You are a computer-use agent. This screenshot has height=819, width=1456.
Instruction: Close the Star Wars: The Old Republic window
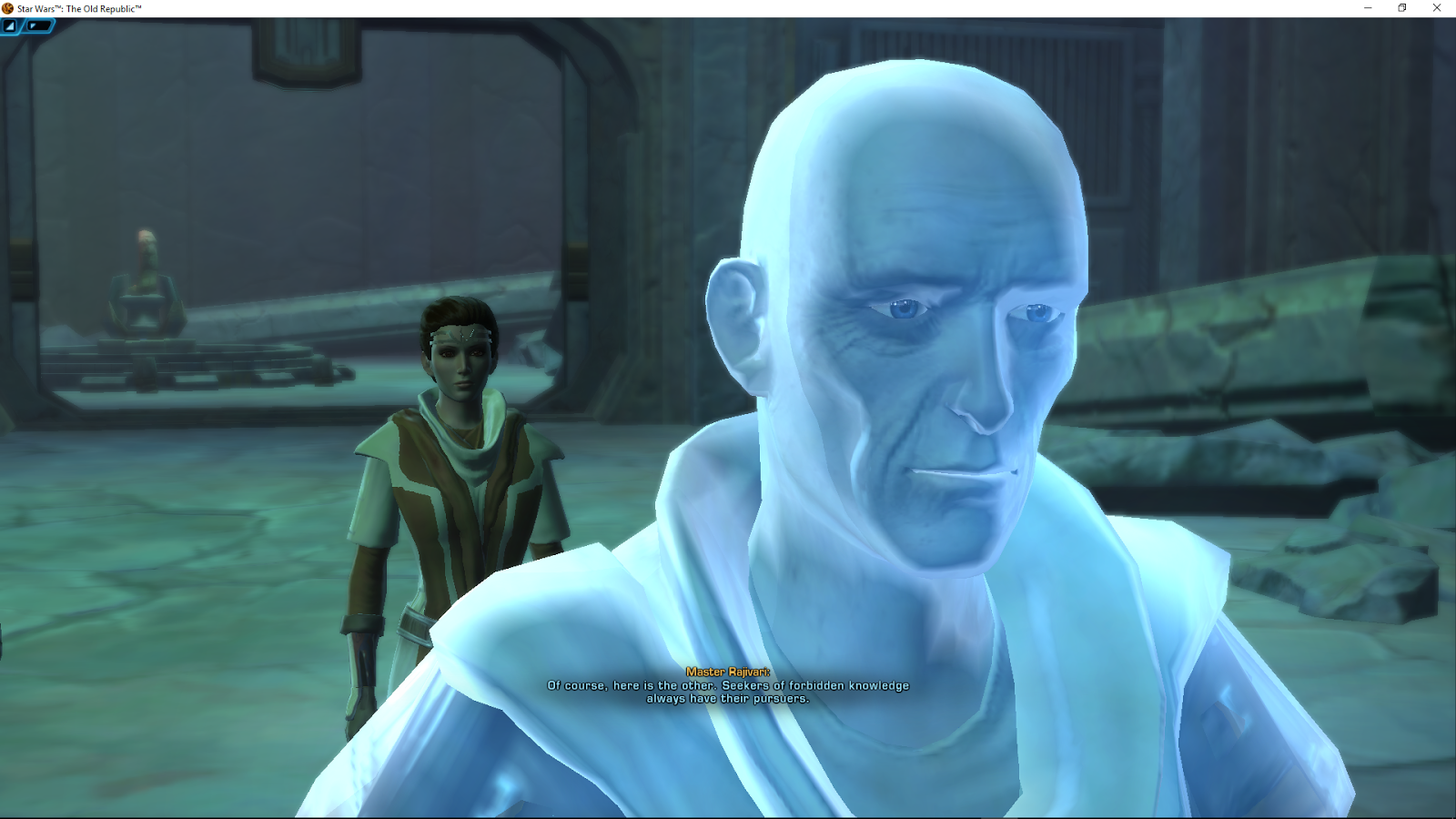(x=1436, y=7)
